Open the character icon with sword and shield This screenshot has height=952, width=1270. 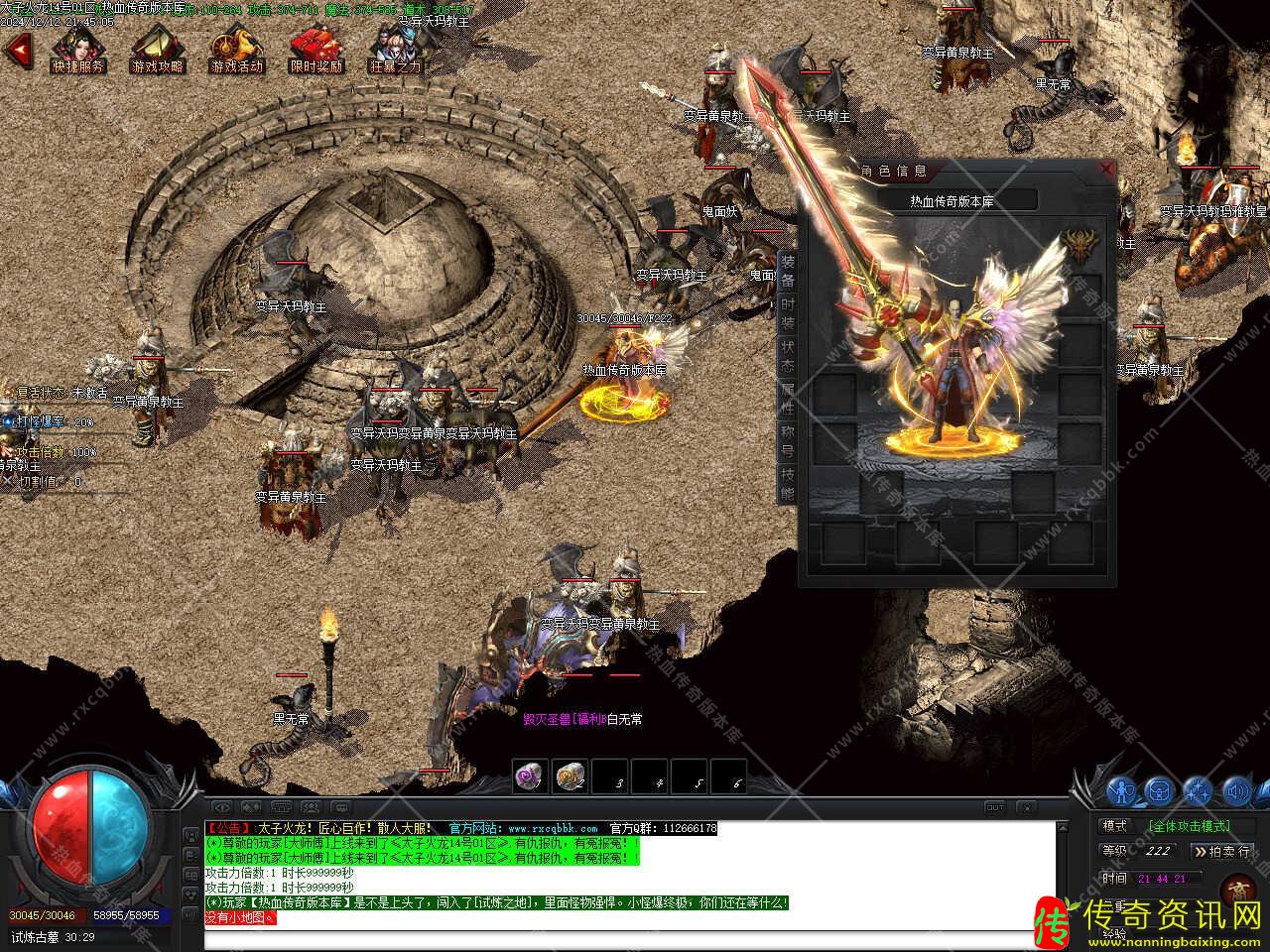(1122, 791)
